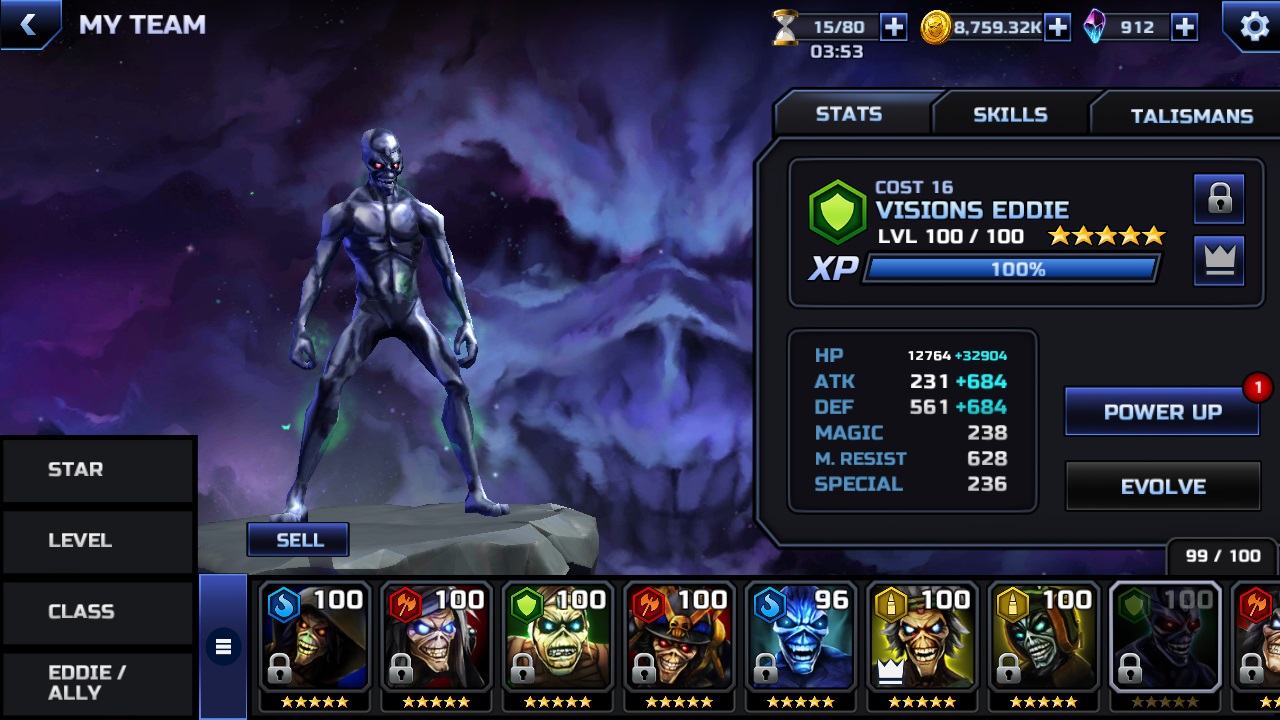Select the level 96 blue Eddie portrait
The image size is (1280, 720).
pyautogui.click(x=800, y=638)
